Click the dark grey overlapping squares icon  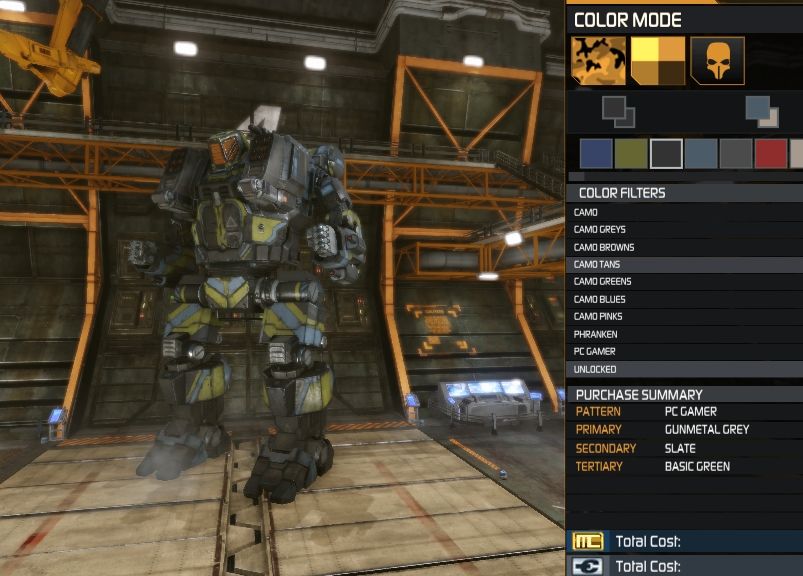pos(618,111)
